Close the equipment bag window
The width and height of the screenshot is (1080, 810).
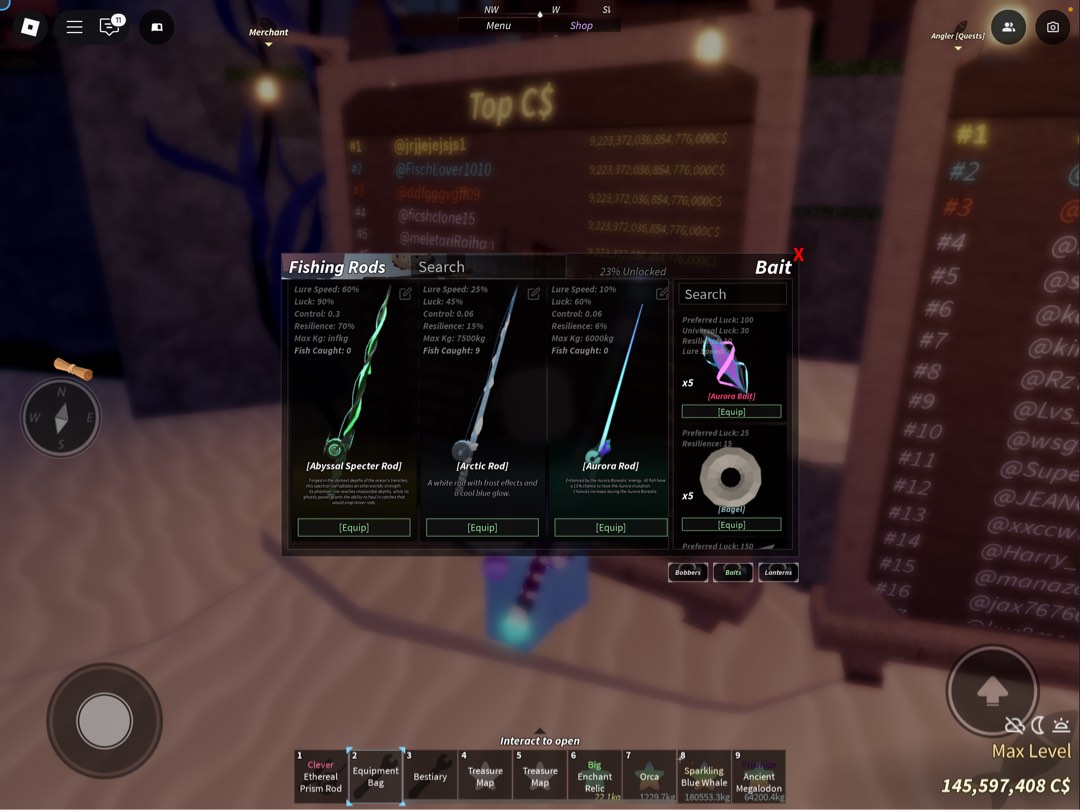[x=798, y=255]
